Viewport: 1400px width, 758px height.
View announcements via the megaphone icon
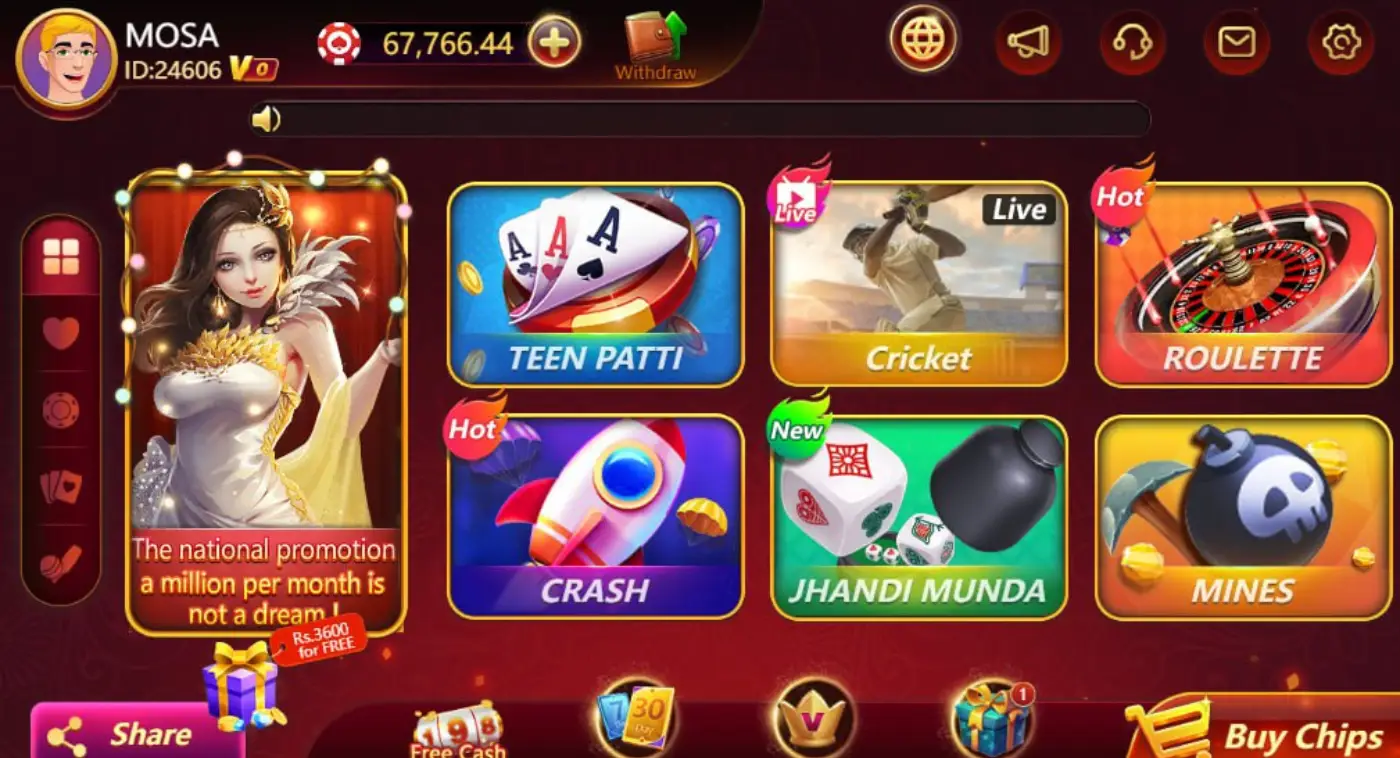[1028, 42]
